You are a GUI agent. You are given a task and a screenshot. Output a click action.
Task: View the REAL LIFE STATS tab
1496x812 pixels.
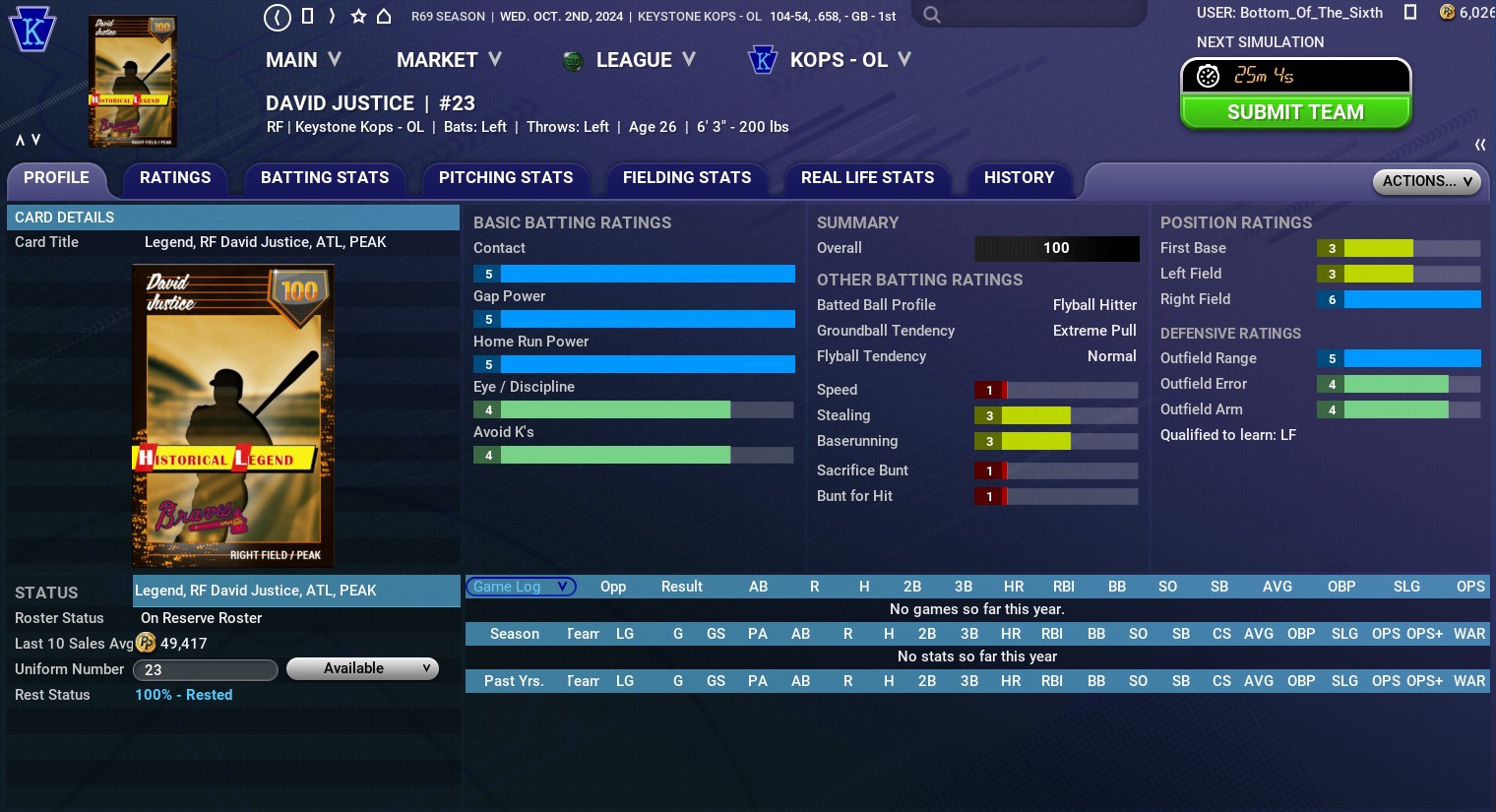click(867, 178)
